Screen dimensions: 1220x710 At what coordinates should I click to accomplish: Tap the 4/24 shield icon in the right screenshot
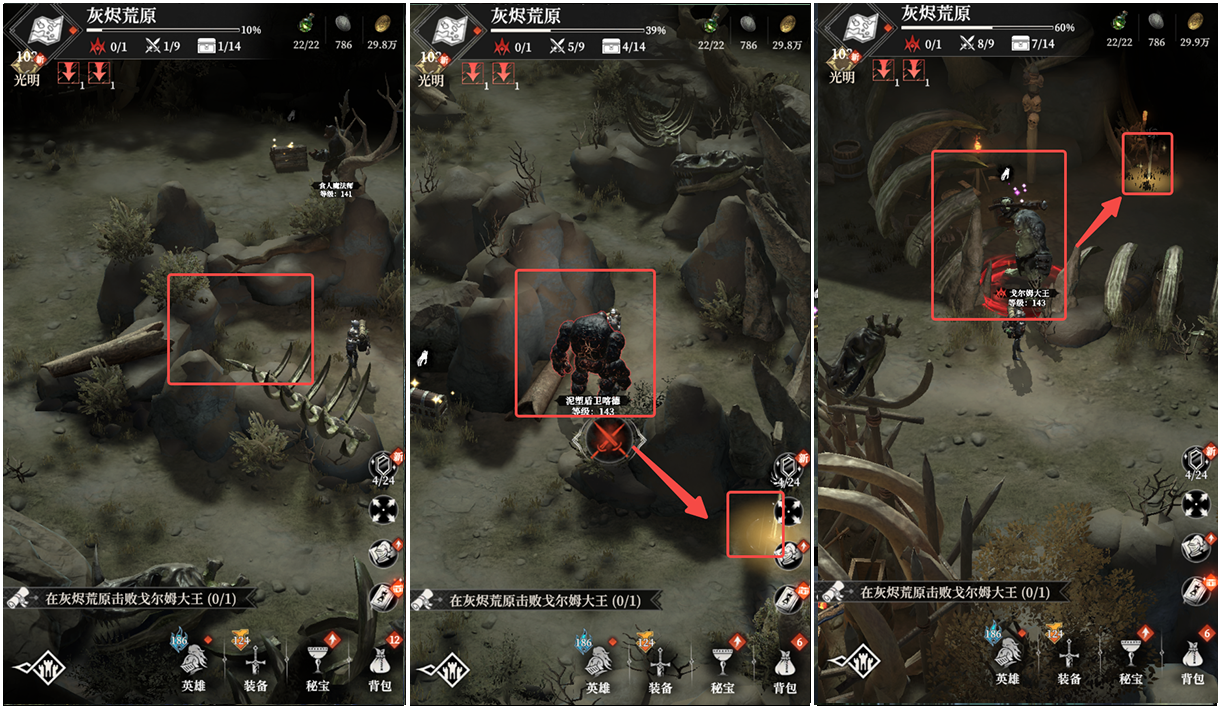(x=1196, y=464)
